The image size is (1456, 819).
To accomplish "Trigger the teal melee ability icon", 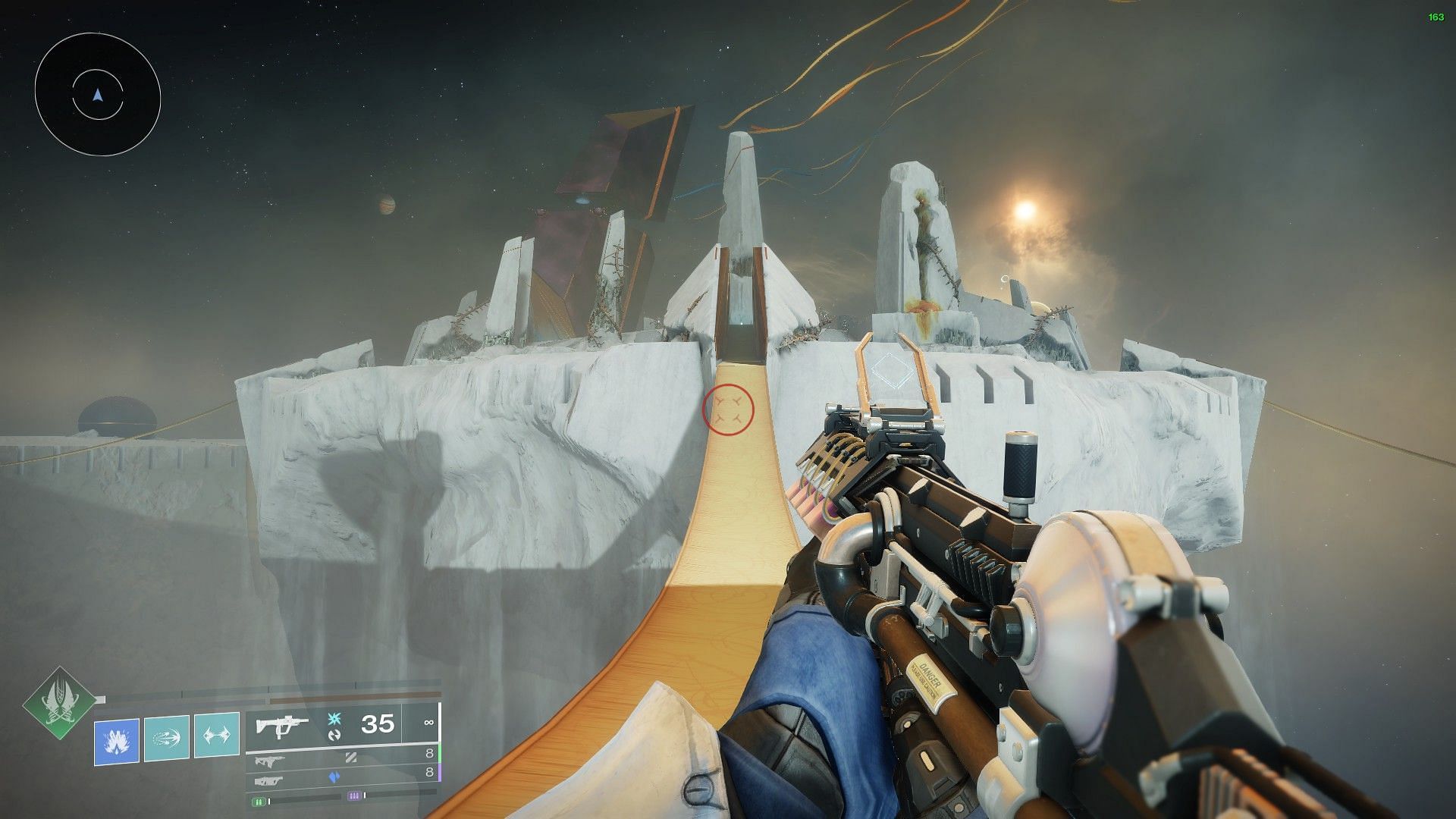I will (166, 735).
